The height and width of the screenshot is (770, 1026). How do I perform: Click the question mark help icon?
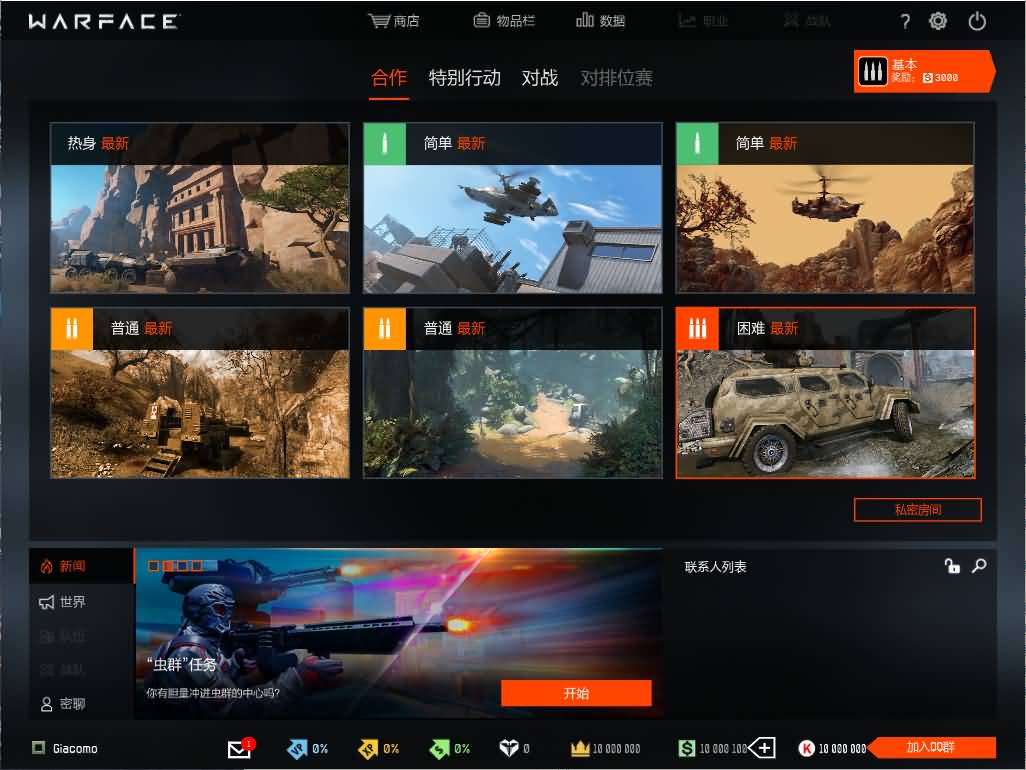click(905, 21)
